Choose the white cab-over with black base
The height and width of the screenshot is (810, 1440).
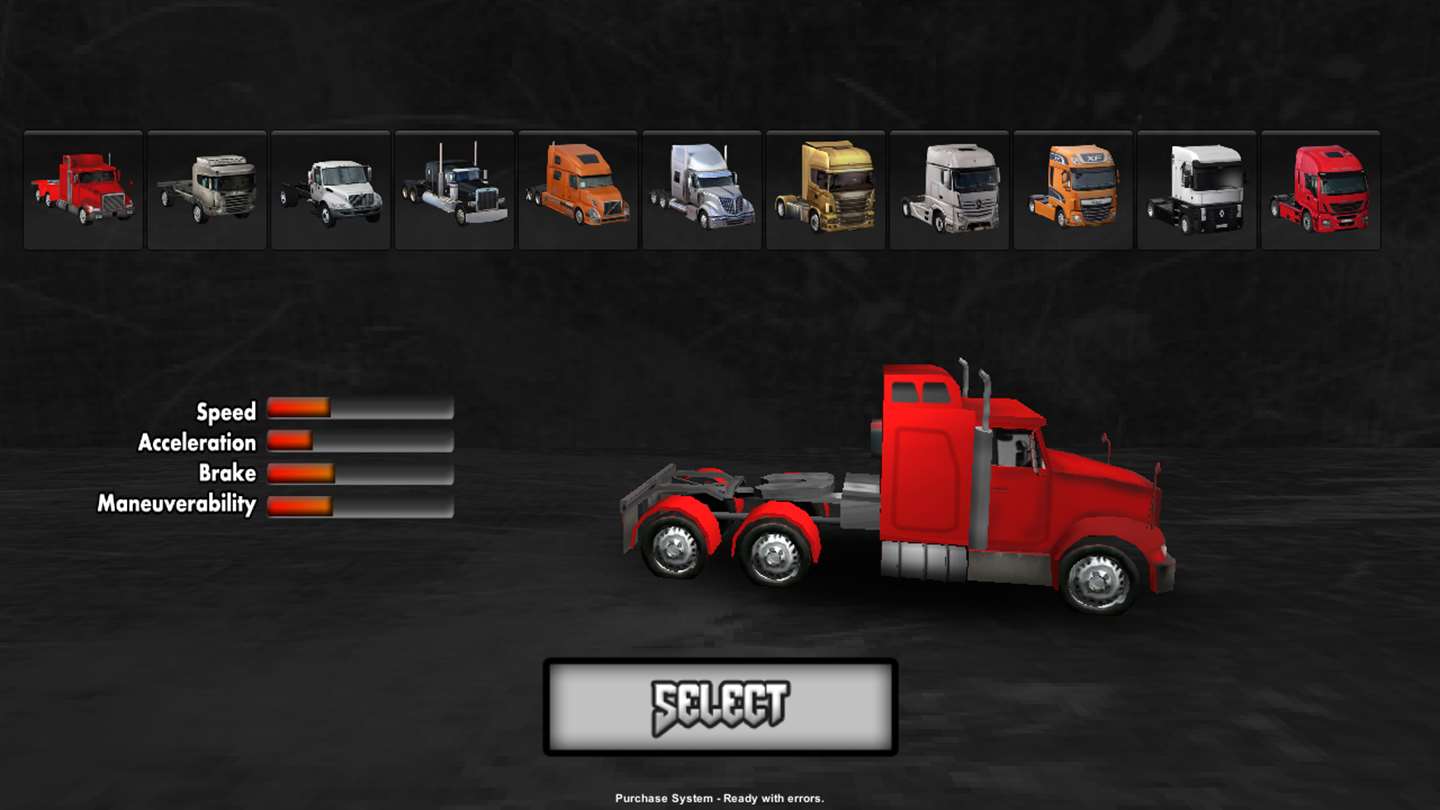coord(1197,189)
